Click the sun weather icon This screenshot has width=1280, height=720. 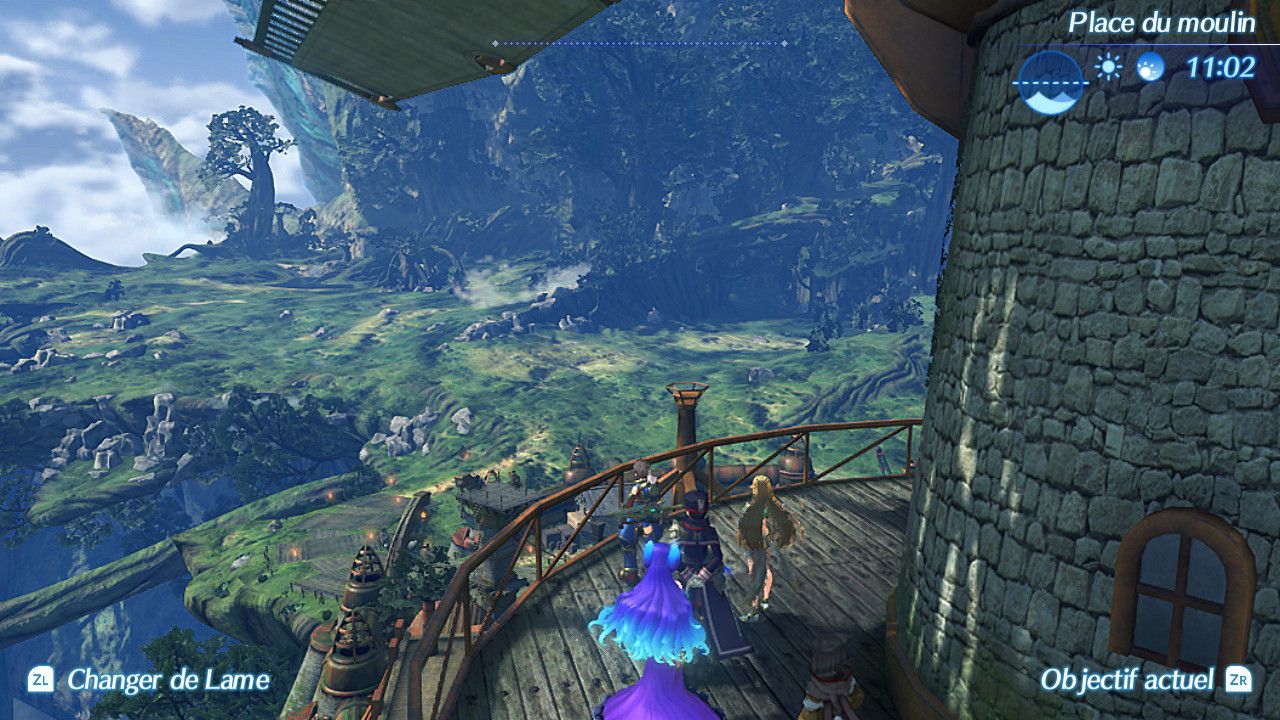coord(1108,67)
